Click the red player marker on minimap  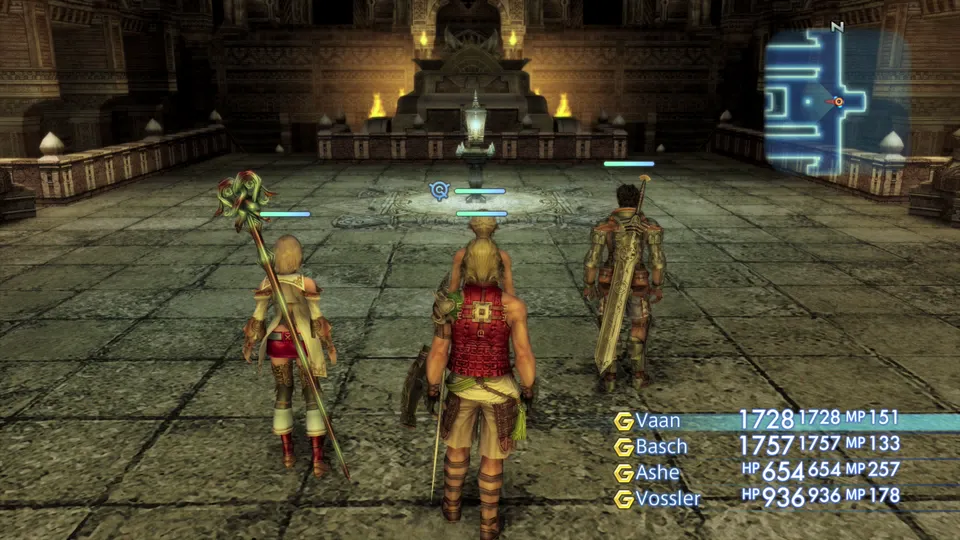point(838,101)
